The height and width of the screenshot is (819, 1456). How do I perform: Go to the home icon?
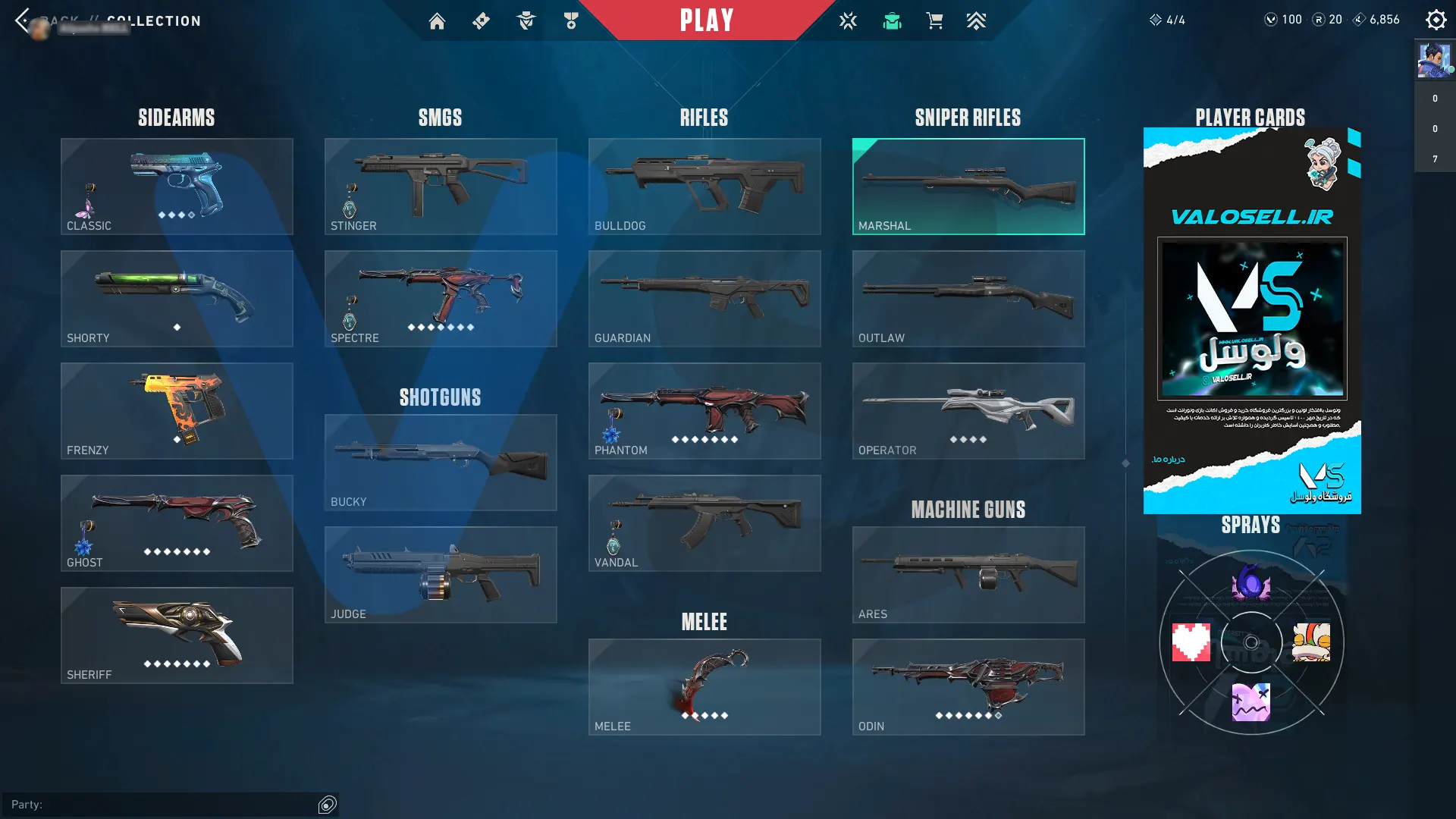[x=437, y=21]
